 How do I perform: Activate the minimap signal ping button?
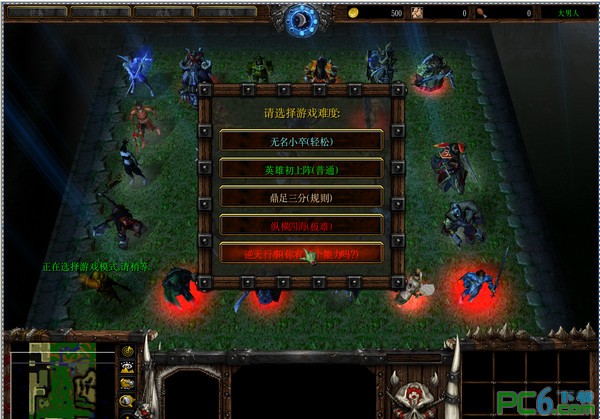tap(127, 351)
